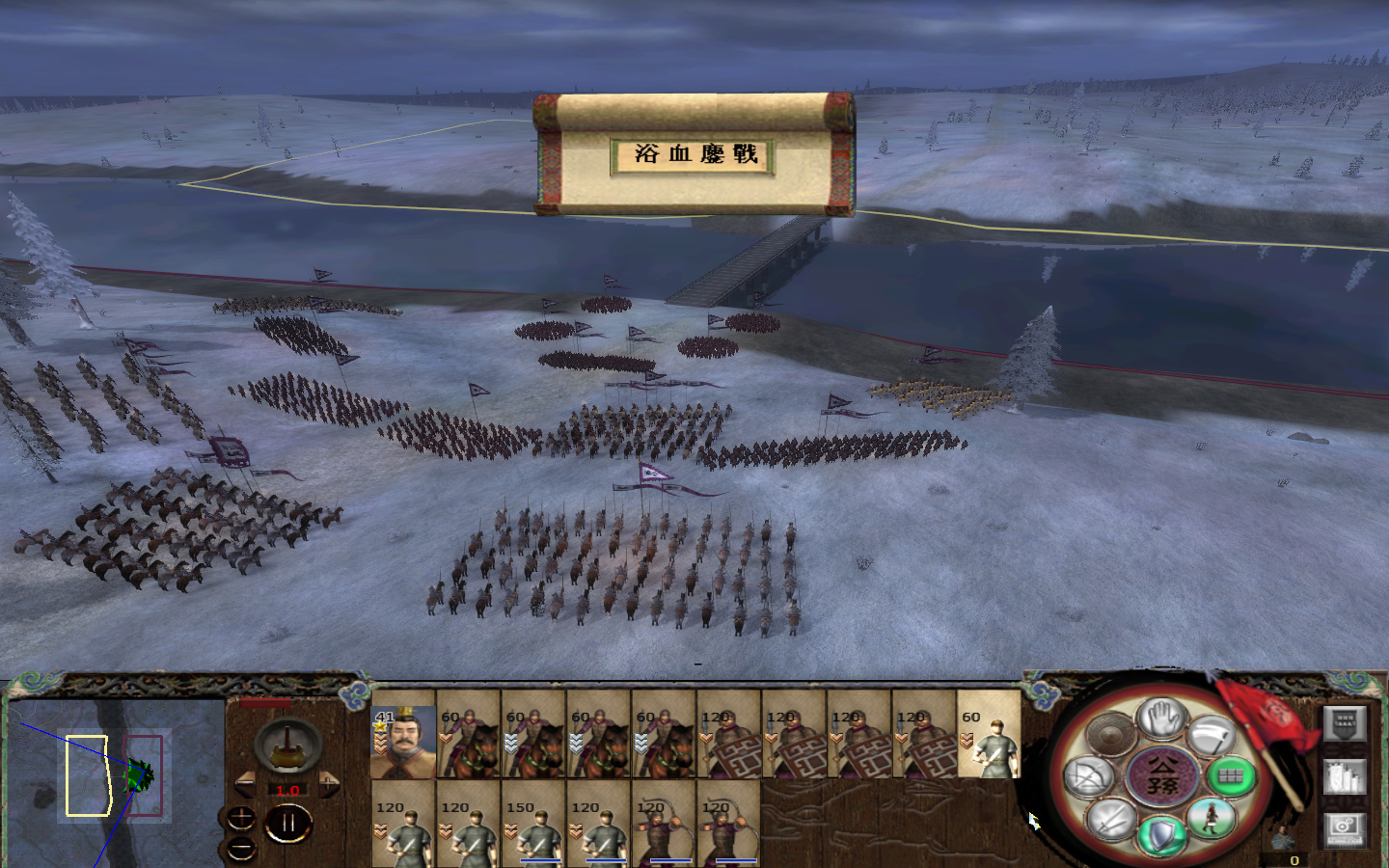
Task: Decrease battle speed with the minus arrow
Action: pos(246,783)
